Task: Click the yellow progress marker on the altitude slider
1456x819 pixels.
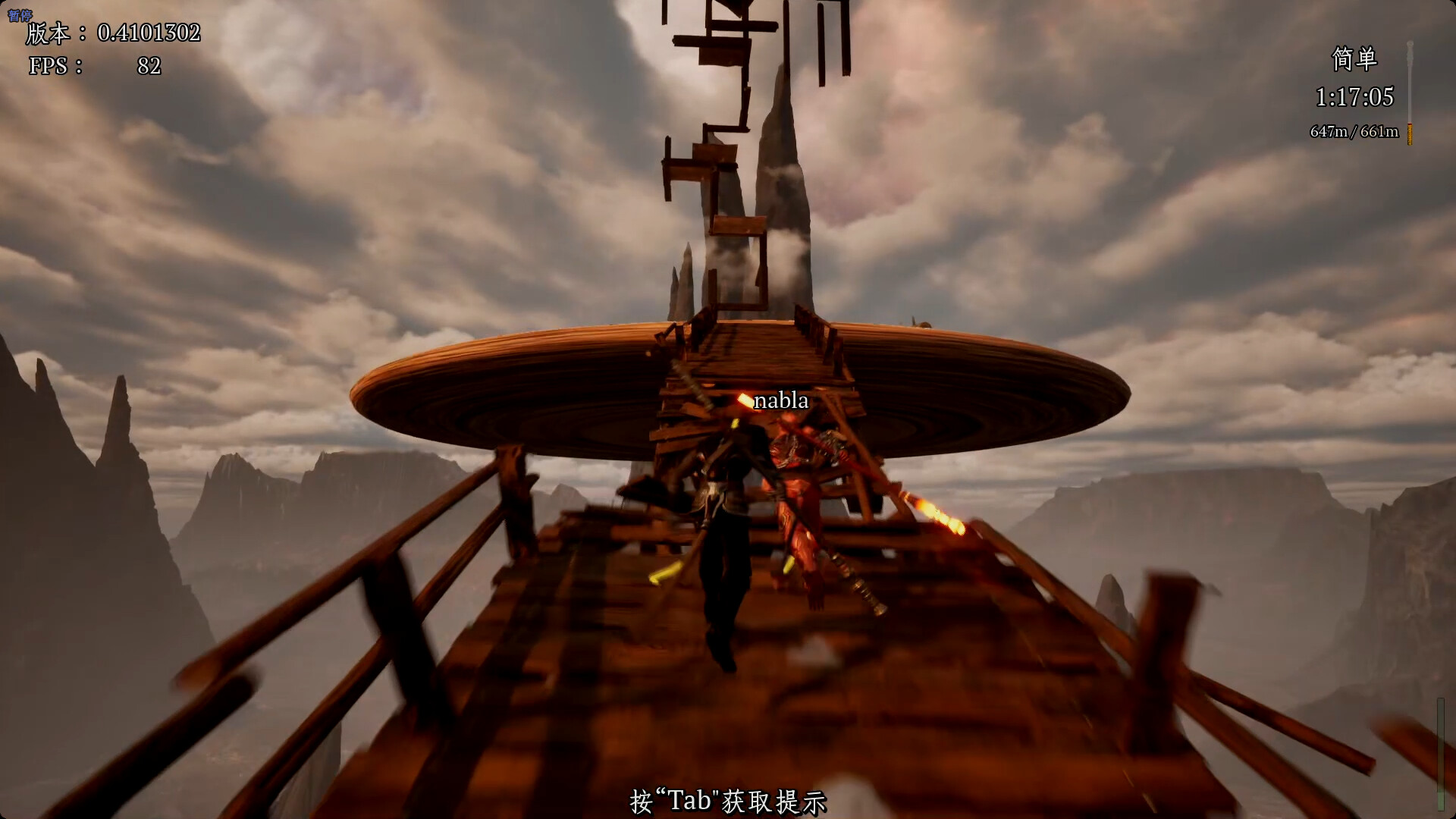Action: click(x=1409, y=131)
